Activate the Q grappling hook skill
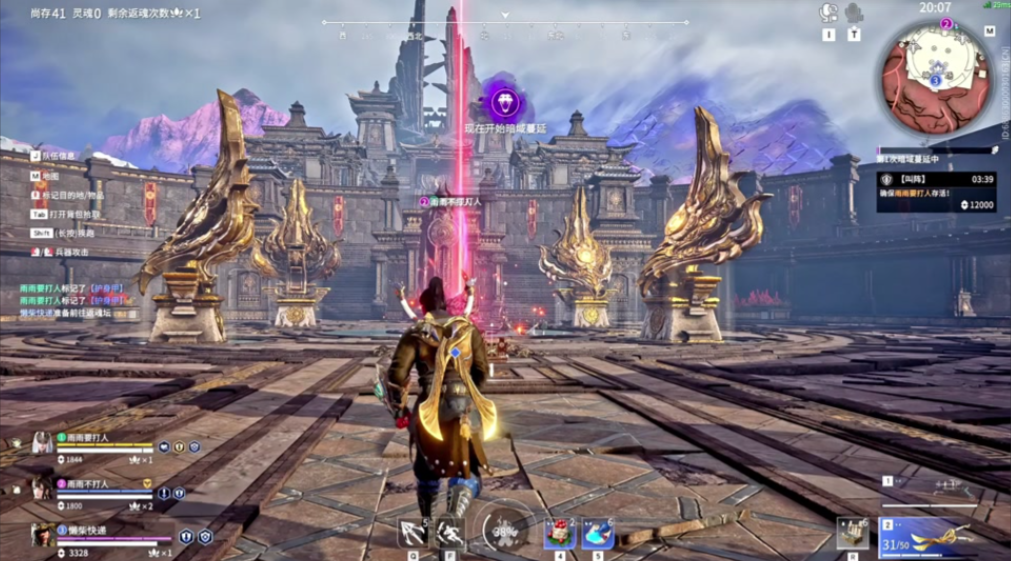1011x561 pixels. 413,532
